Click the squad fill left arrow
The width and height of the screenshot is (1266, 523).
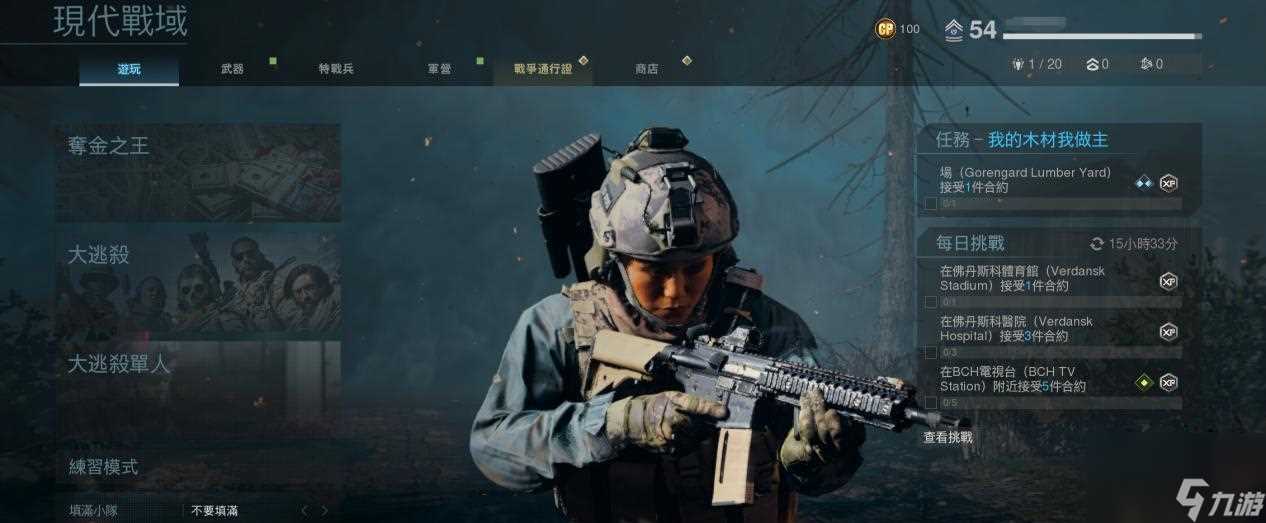tap(305, 510)
